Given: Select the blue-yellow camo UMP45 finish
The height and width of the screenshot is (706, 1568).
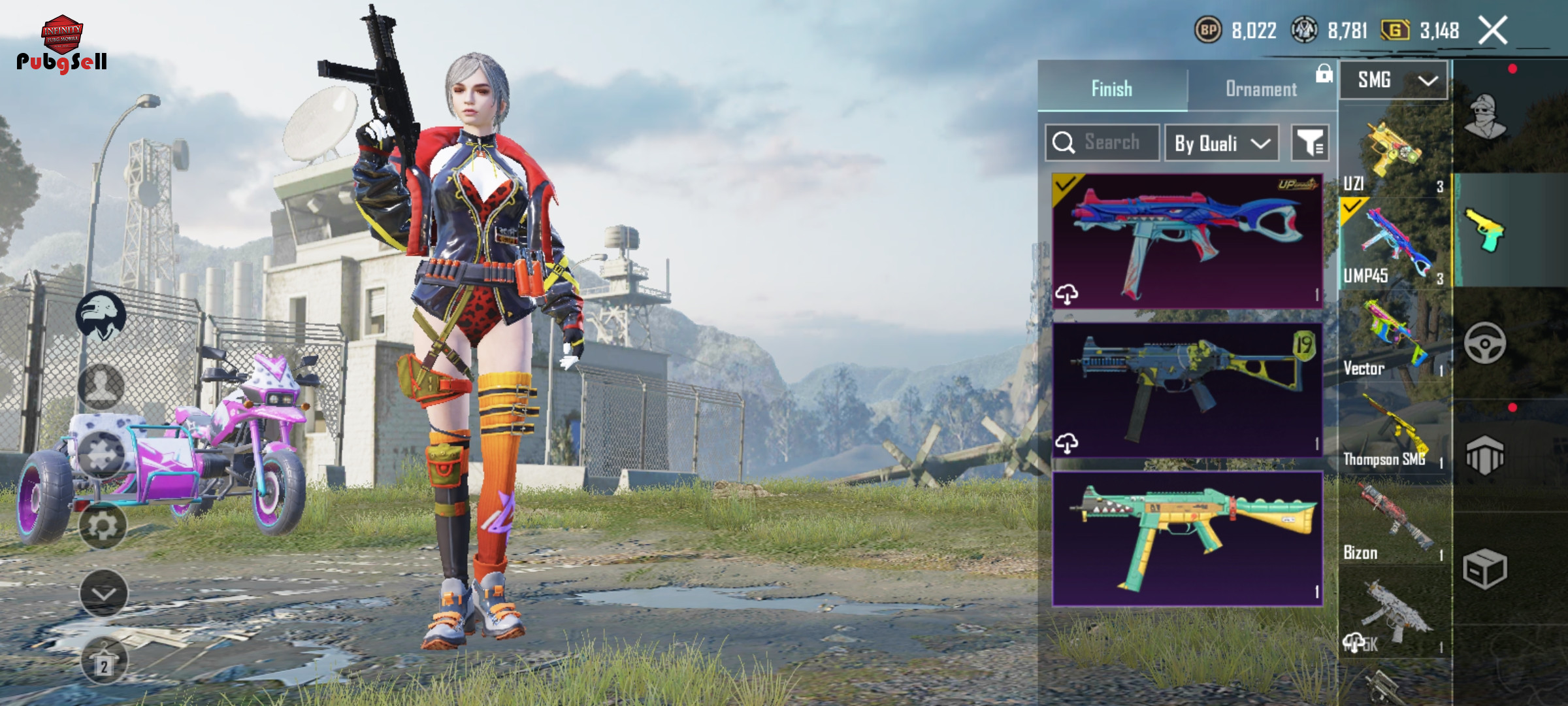Looking at the screenshot, I should [1187, 390].
